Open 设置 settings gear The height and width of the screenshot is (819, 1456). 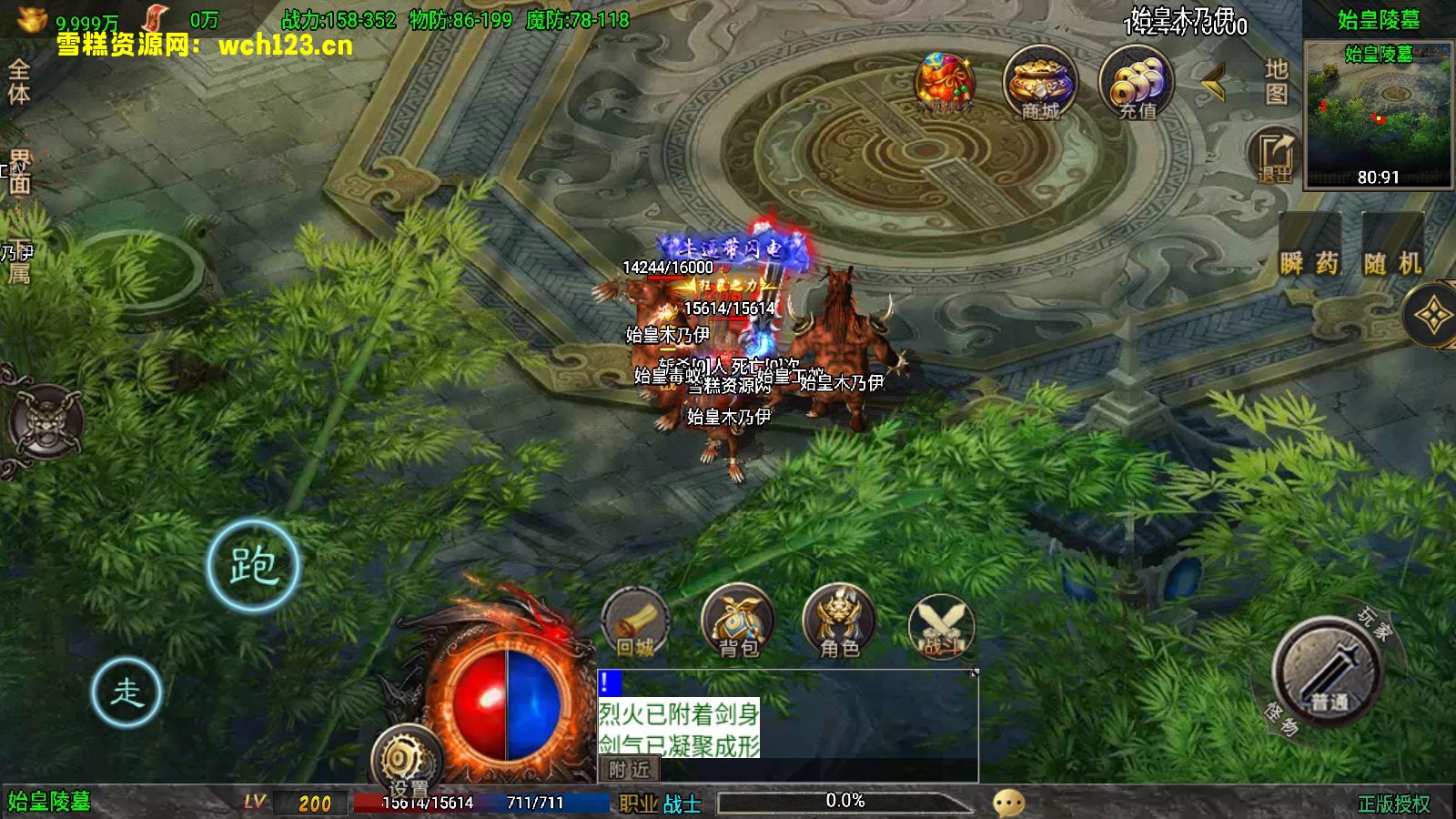coord(407,760)
